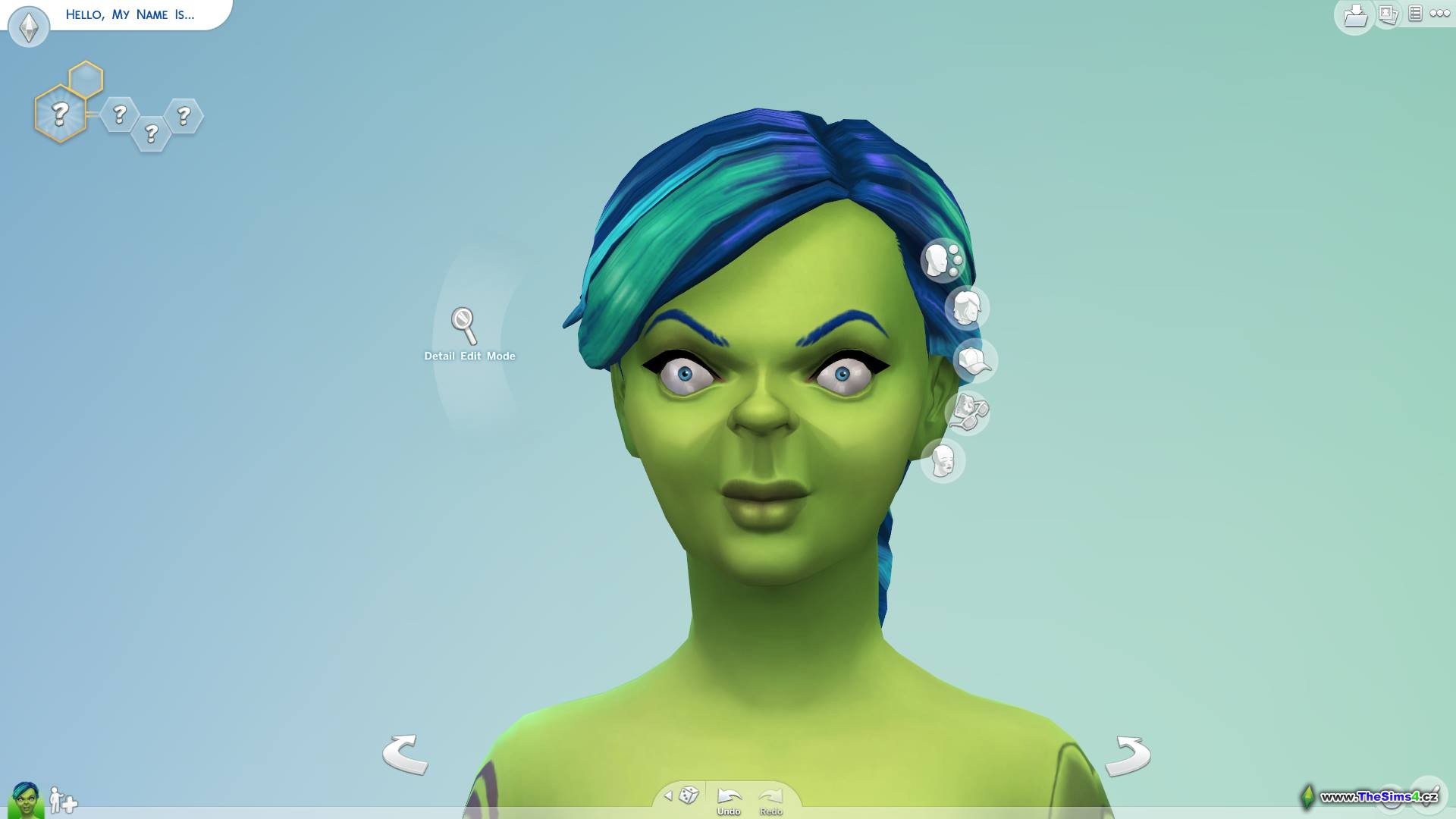Rotate the Sim using the left curved arrow
Viewport: 1456px width, 819px height.
[405, 754]
